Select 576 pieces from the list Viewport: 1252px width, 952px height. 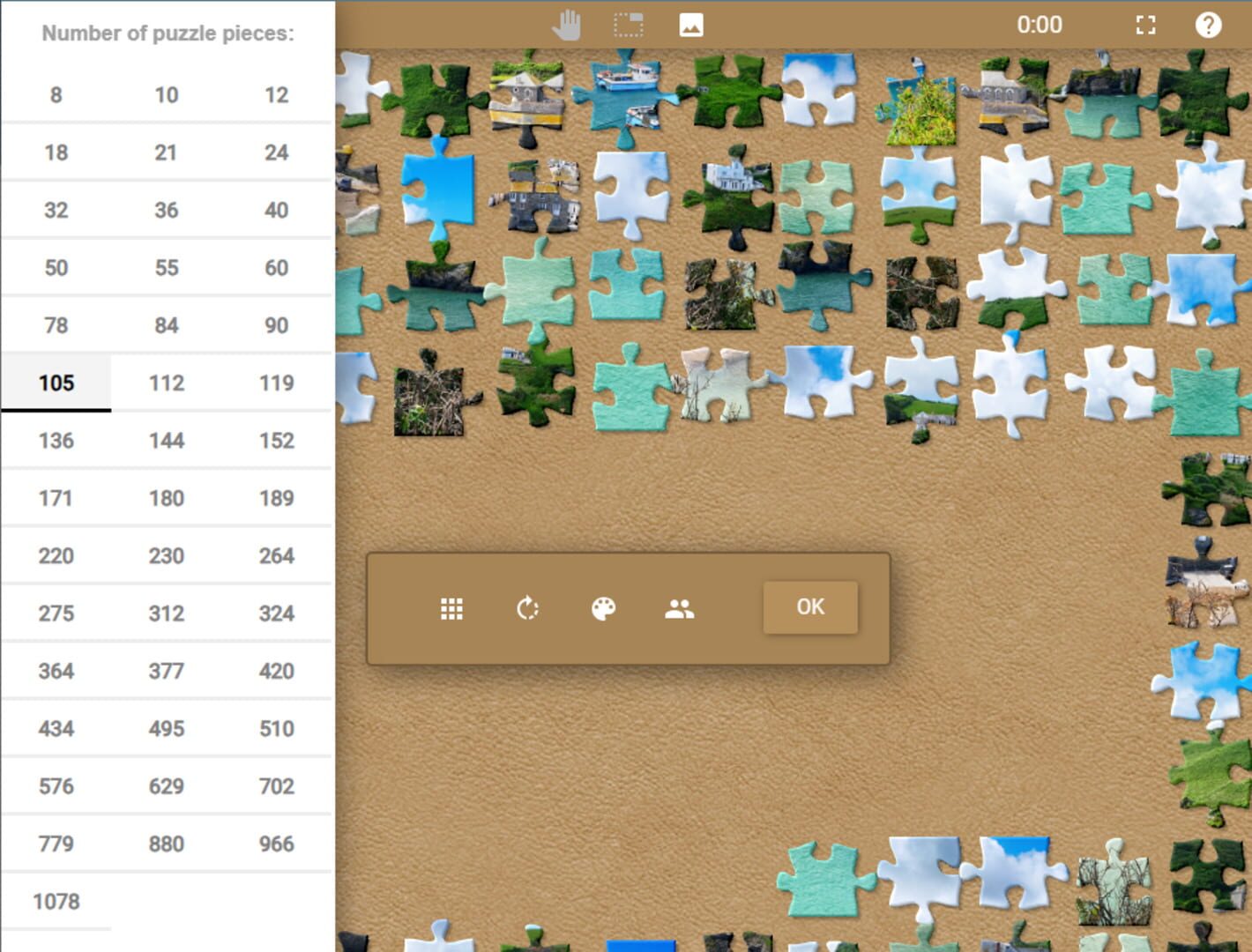click(56, 785)
